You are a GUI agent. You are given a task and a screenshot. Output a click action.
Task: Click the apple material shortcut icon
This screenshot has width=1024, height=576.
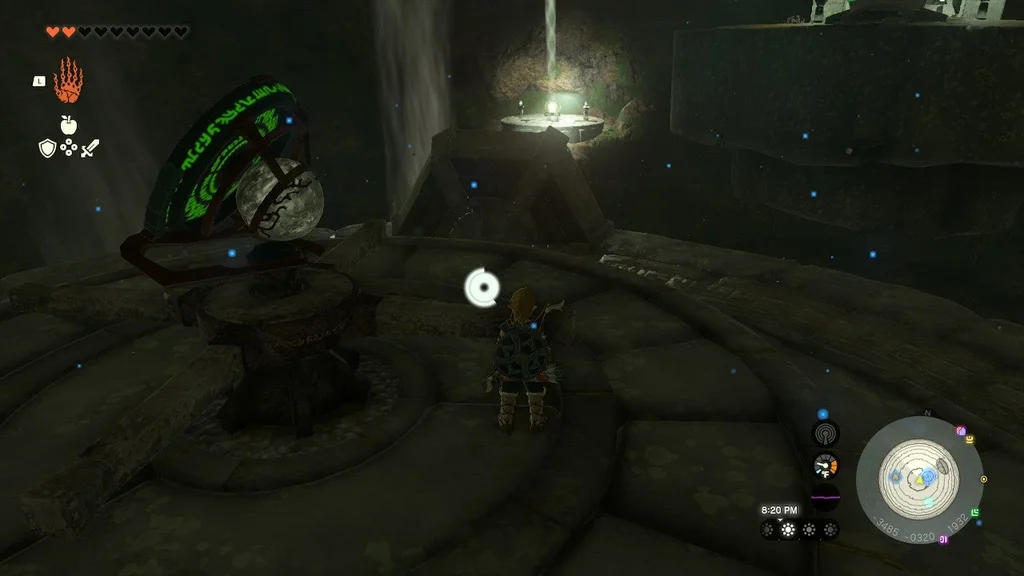[68, 125]
